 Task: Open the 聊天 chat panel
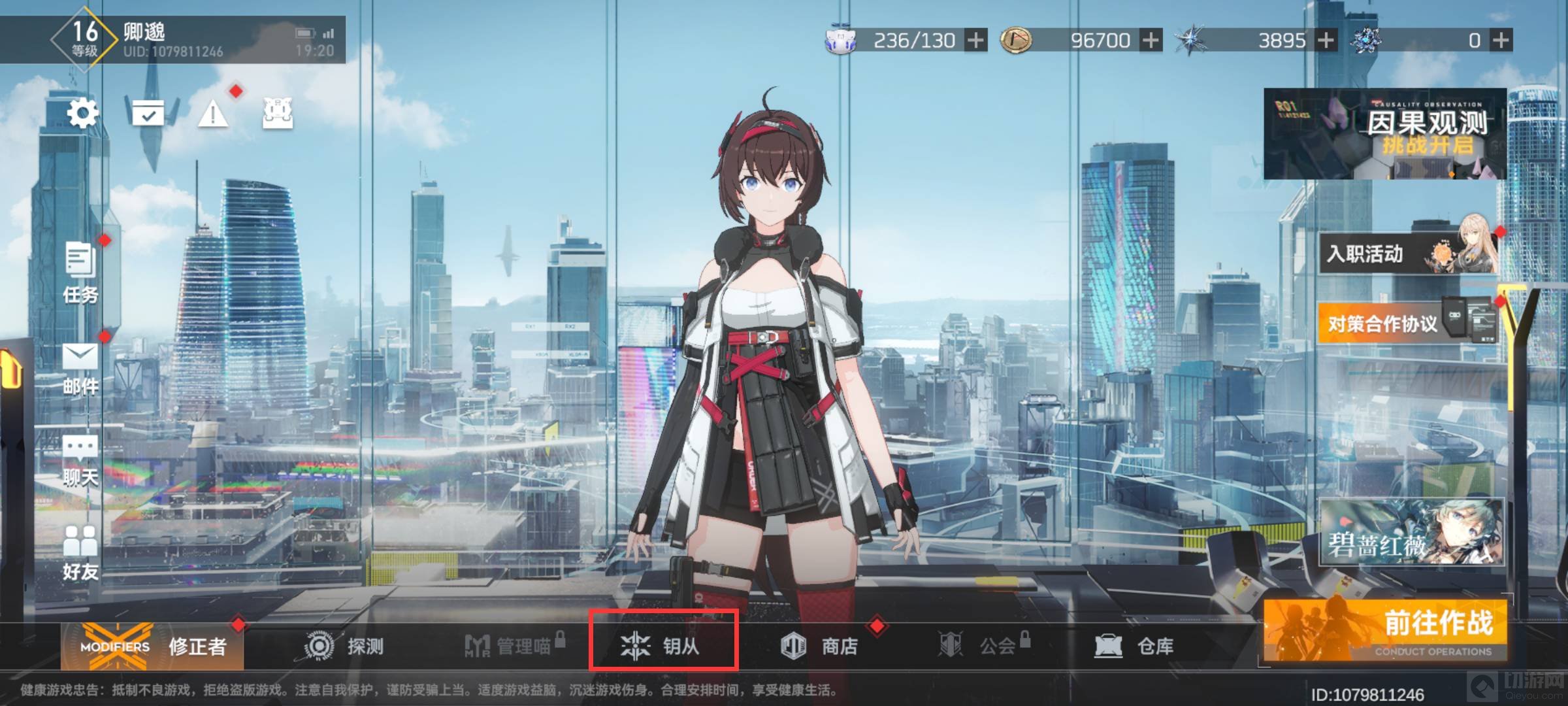pyautogui.click(x=80, y=461)
